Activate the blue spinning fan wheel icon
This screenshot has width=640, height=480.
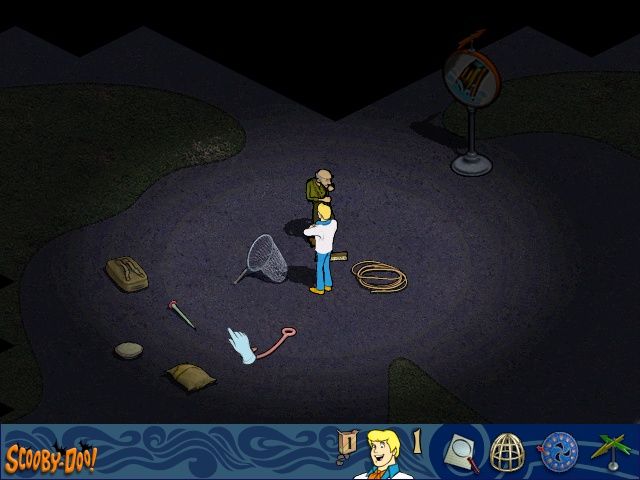559,451
